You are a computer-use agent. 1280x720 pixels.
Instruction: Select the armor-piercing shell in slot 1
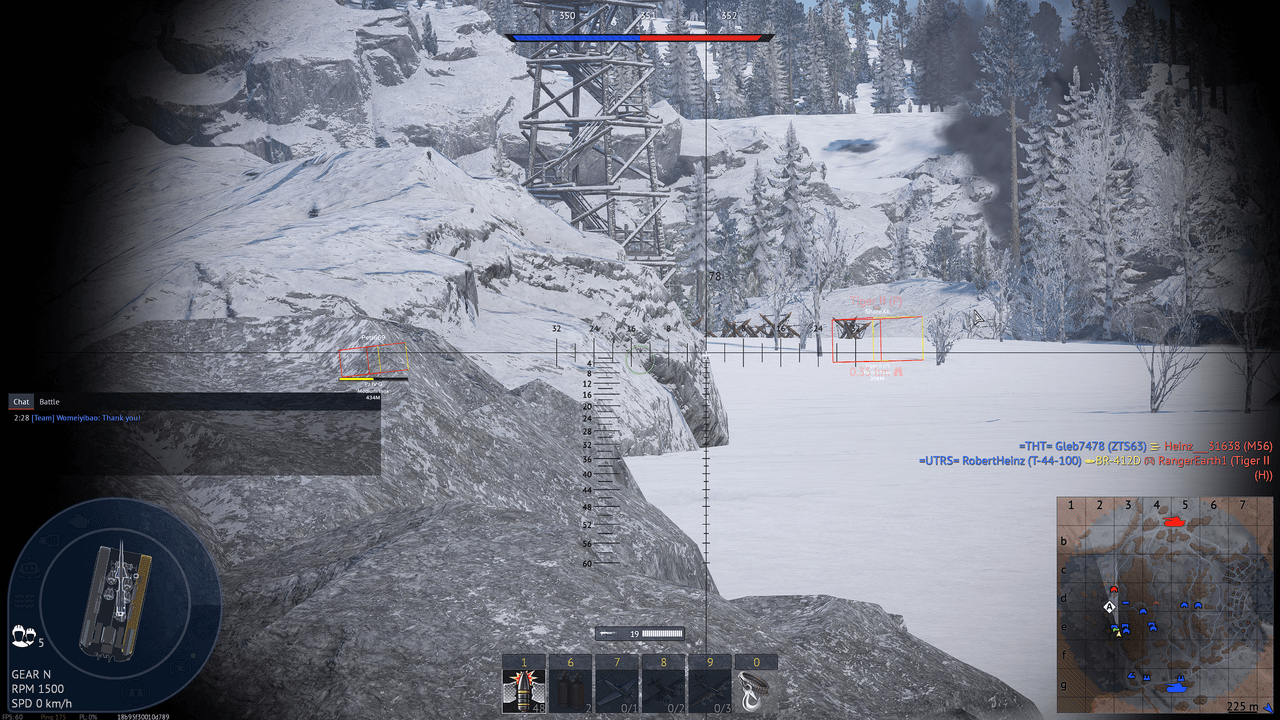pyautogui.click(x=523, y=691)
